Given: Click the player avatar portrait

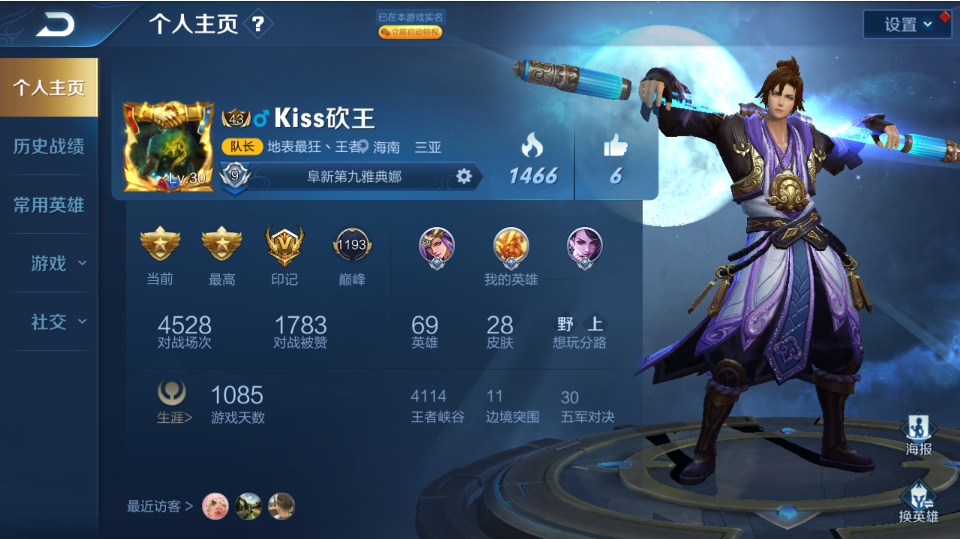Looking at the screenshot, I should [168, 146].
